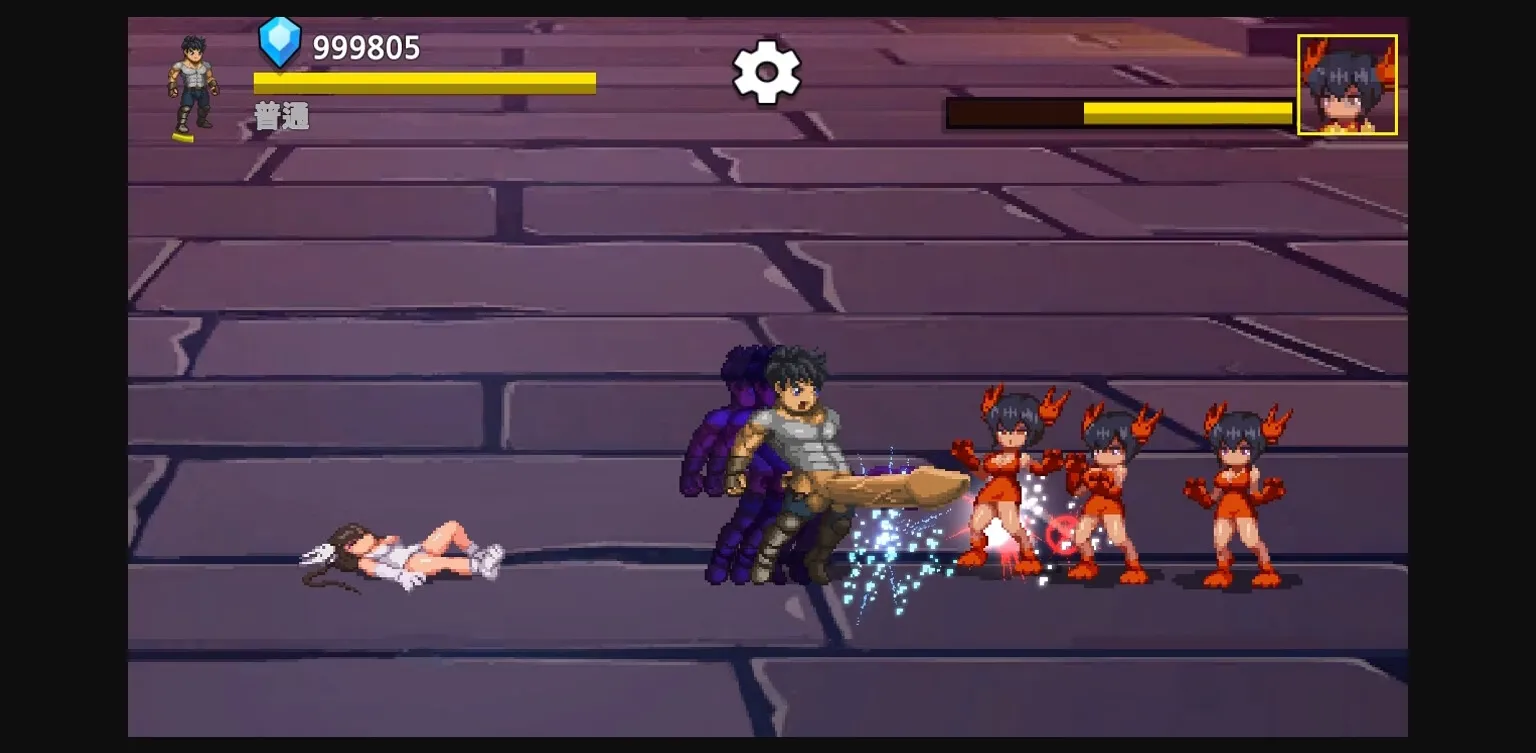Toggle the currency counter visibility
Viewport: 1536px width, 753px height.
click(363, 45)
